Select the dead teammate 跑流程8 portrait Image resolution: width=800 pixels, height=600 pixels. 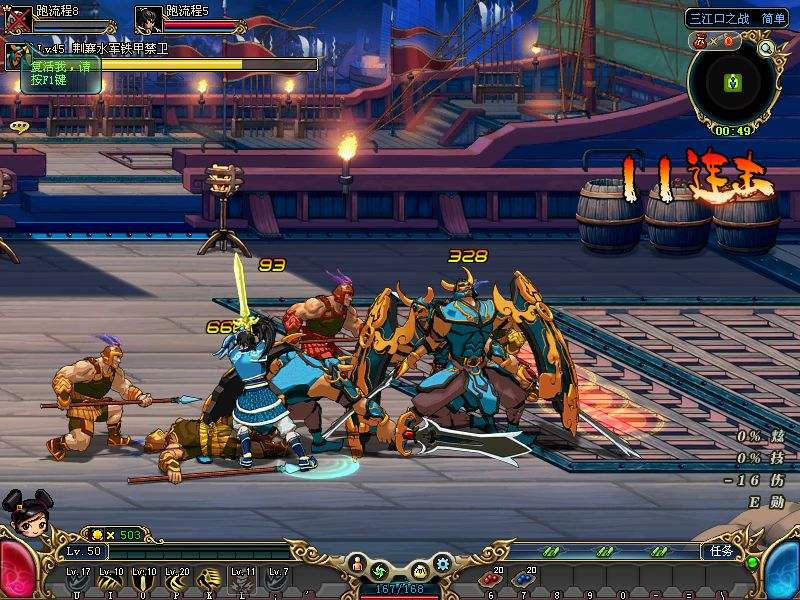point(18,20)
